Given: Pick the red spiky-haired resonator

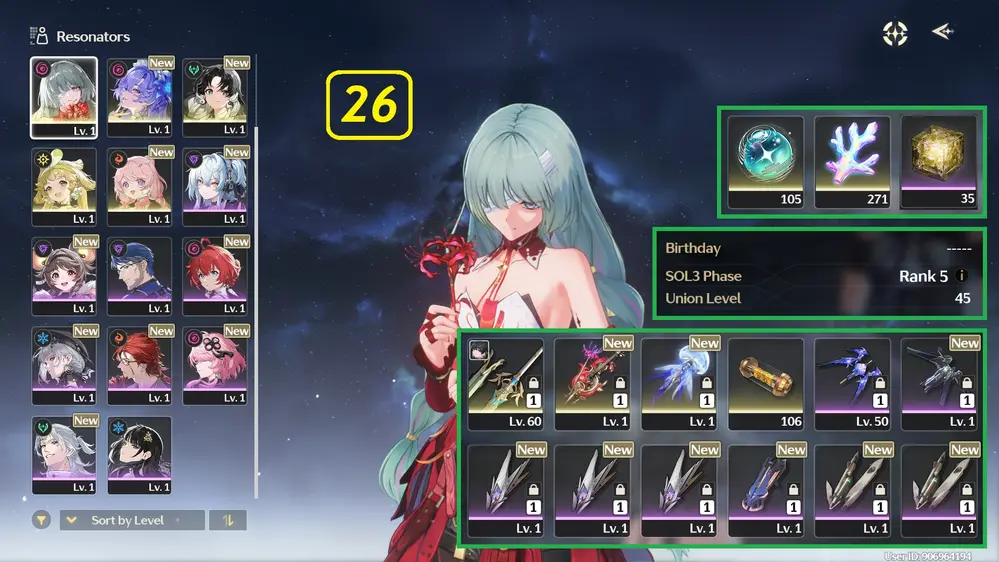Looking at the screenshot, I should coord(214,276).
